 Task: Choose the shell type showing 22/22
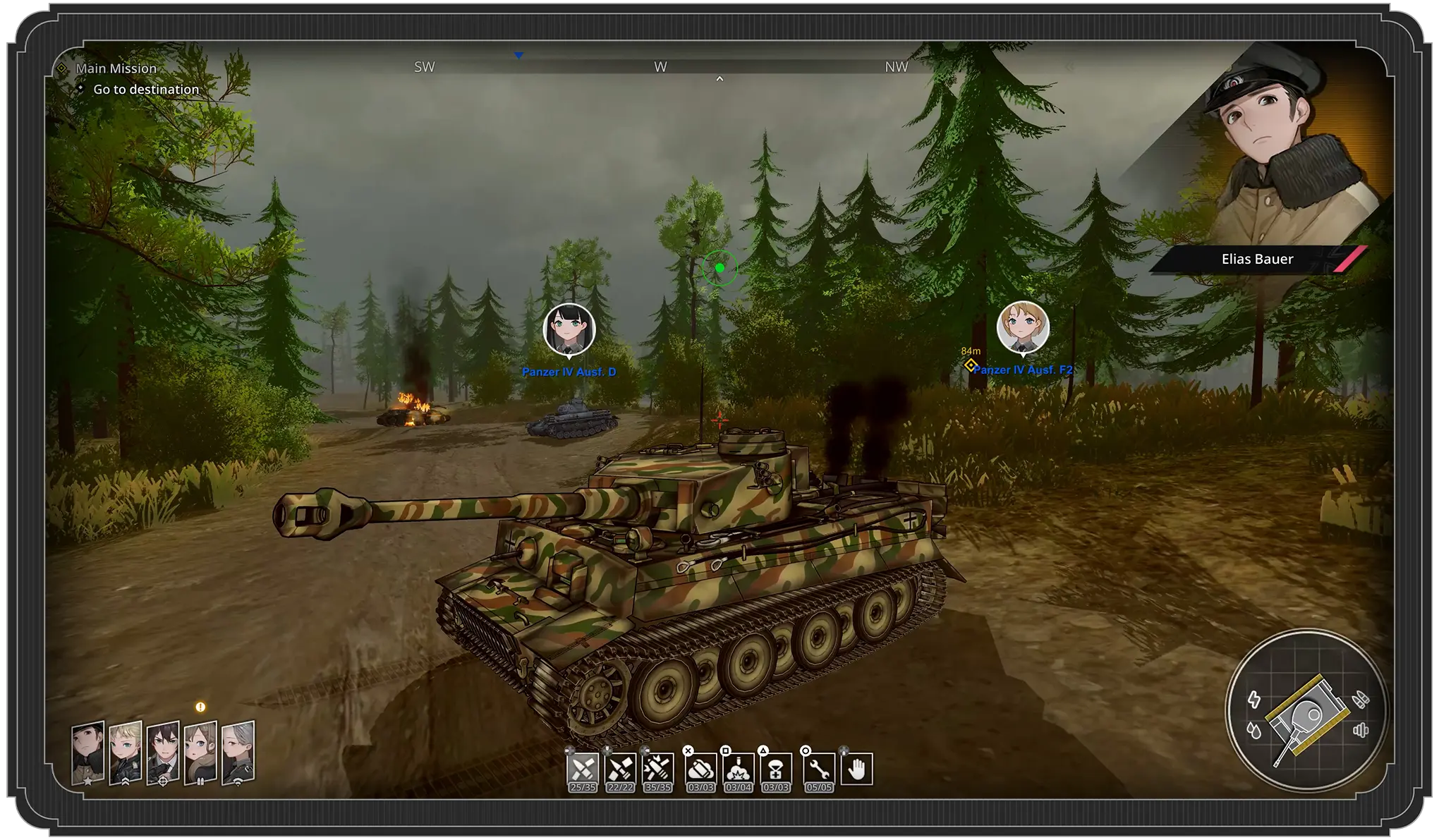coord(620,769)
